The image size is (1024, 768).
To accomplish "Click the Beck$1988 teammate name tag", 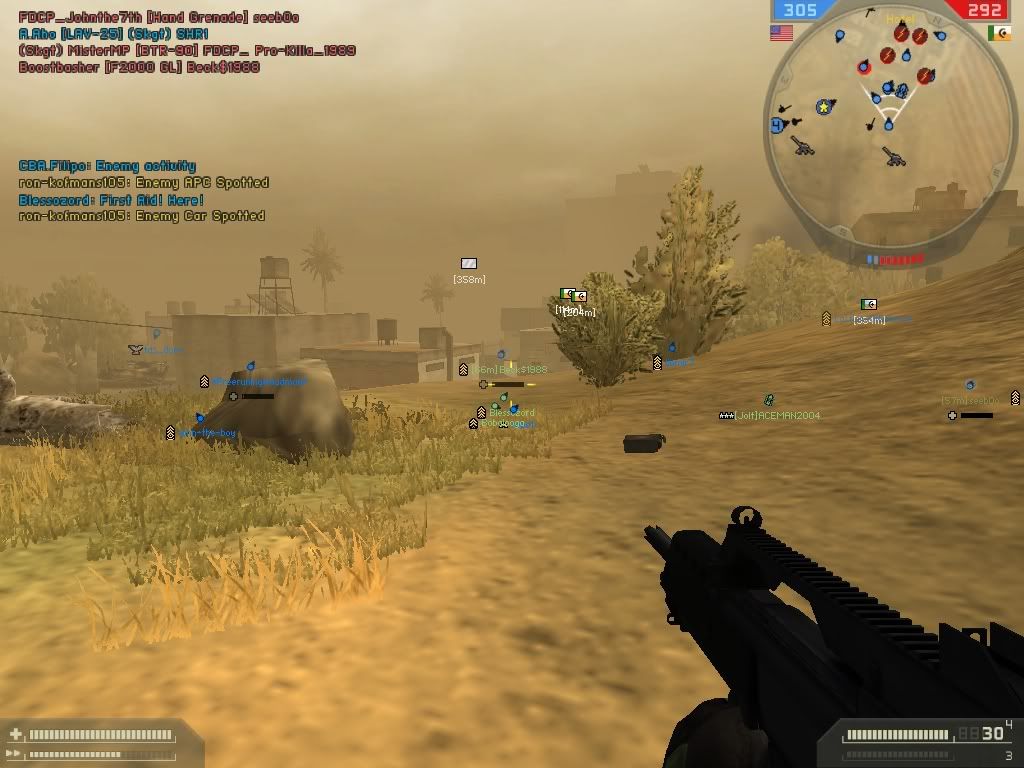I will [x=523, y=370].
